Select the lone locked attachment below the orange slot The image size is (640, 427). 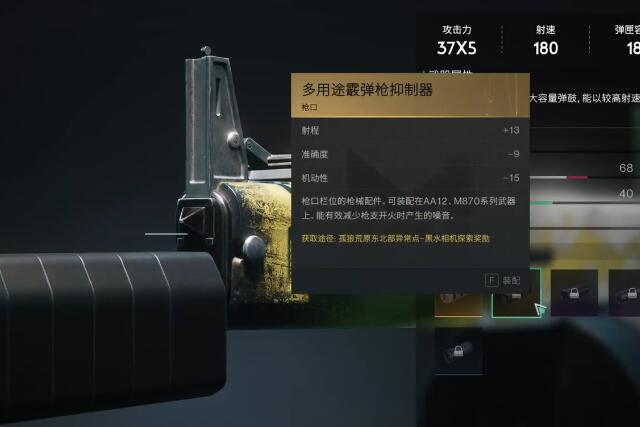click(458, 352)
